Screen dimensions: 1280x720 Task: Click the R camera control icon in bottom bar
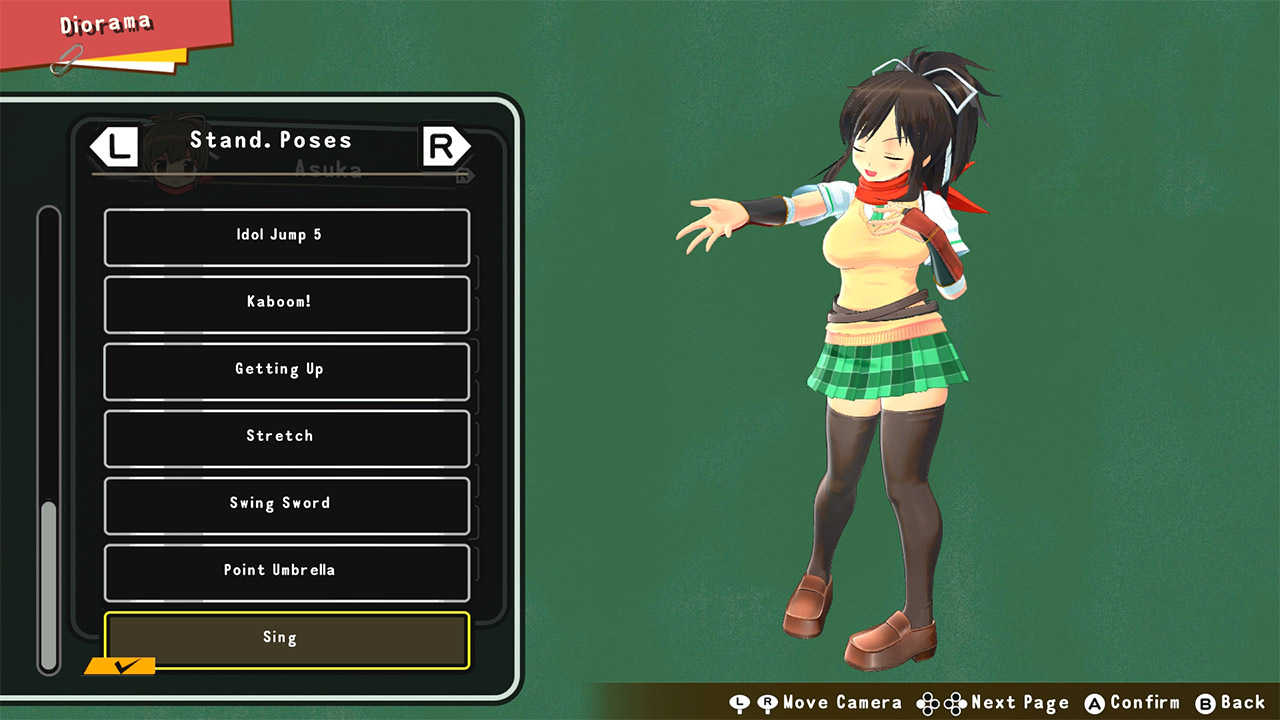coord(766,703)
